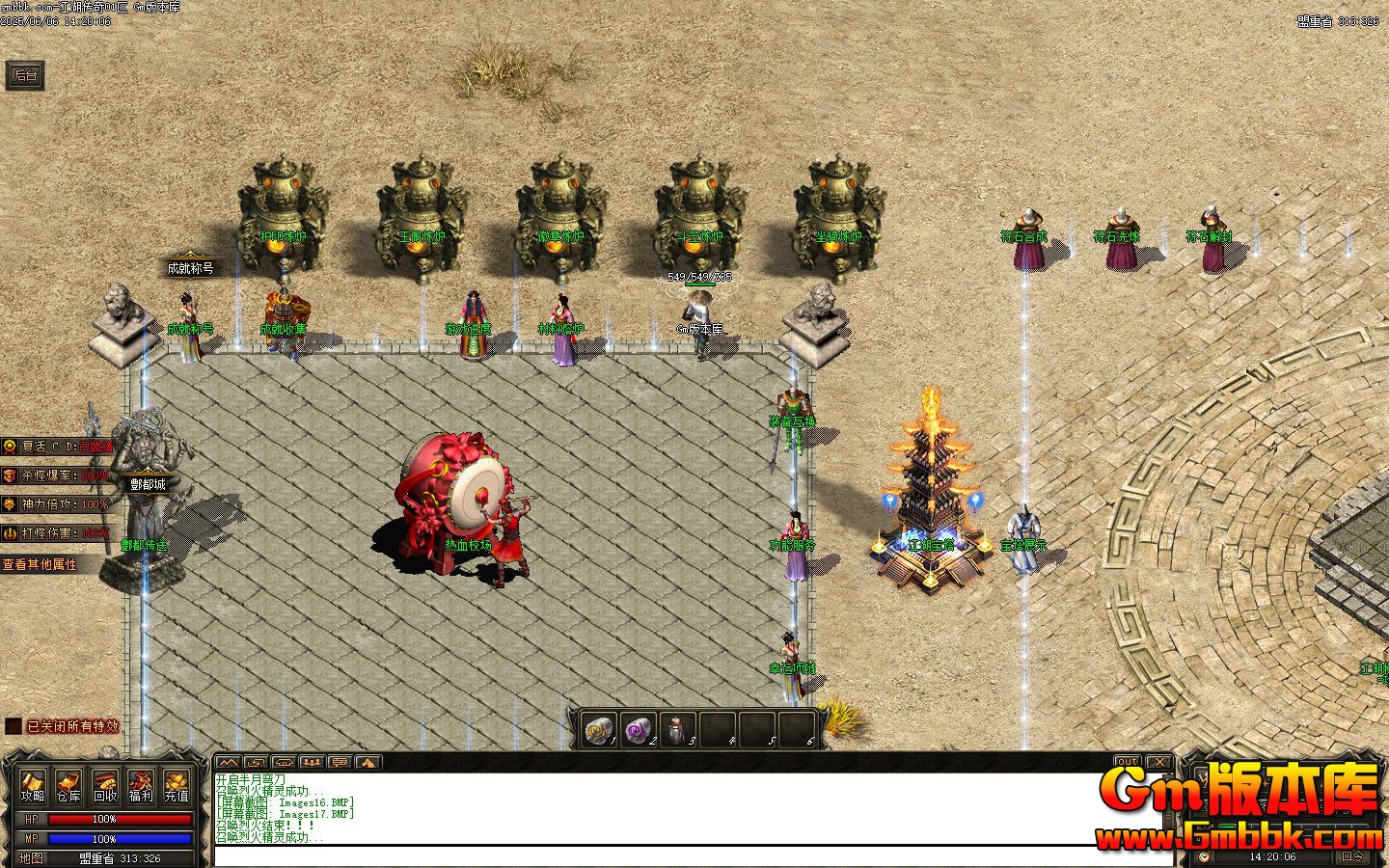This screenshot has width=1389, height=868.
Task: Select the group members icon above chat
Action: tap(310, 762)
